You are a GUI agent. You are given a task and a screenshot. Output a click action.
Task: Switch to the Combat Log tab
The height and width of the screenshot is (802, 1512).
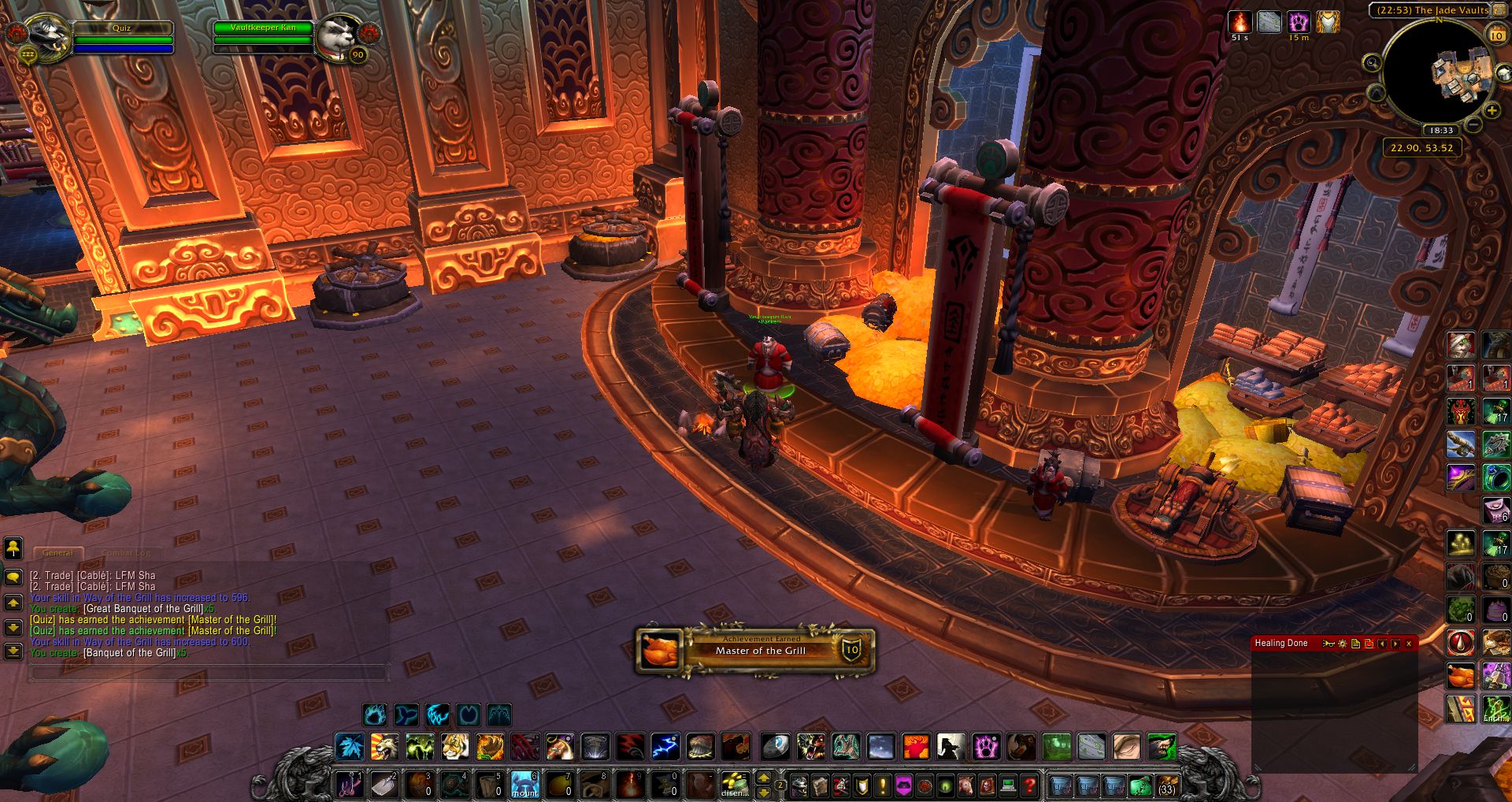(126, 553)
